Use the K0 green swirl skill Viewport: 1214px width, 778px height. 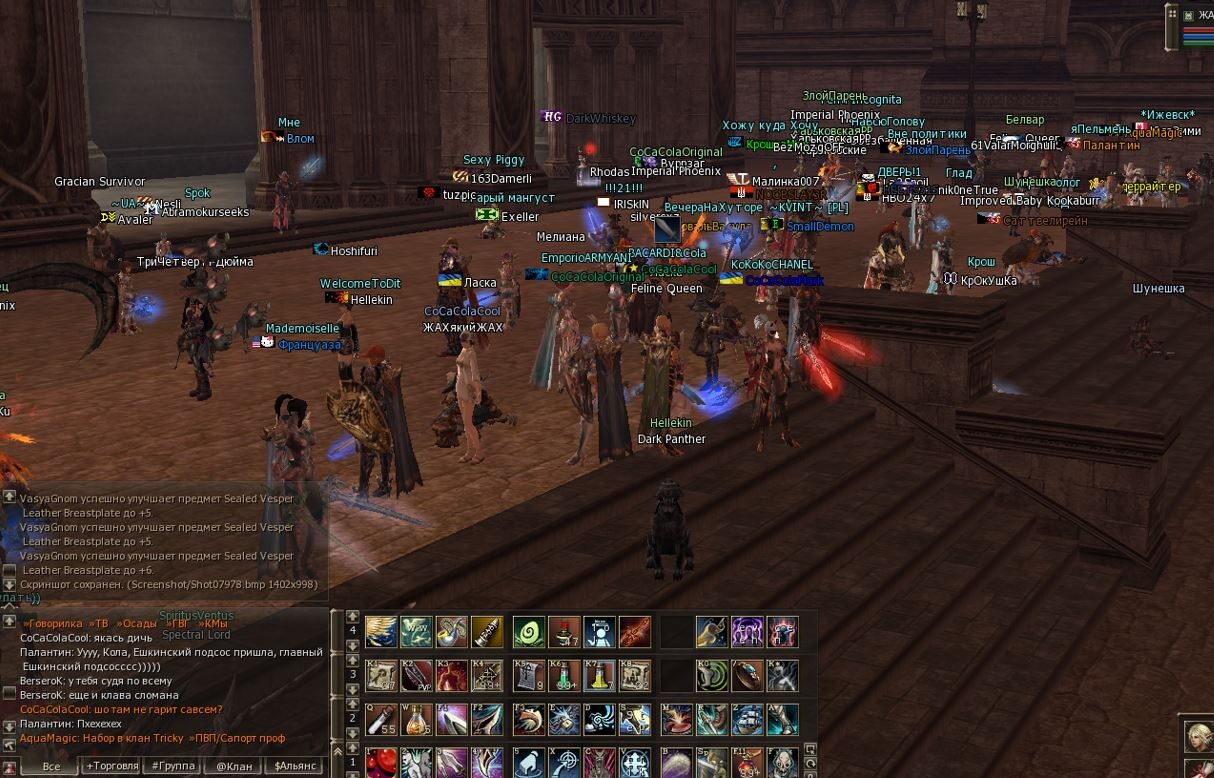712,676
